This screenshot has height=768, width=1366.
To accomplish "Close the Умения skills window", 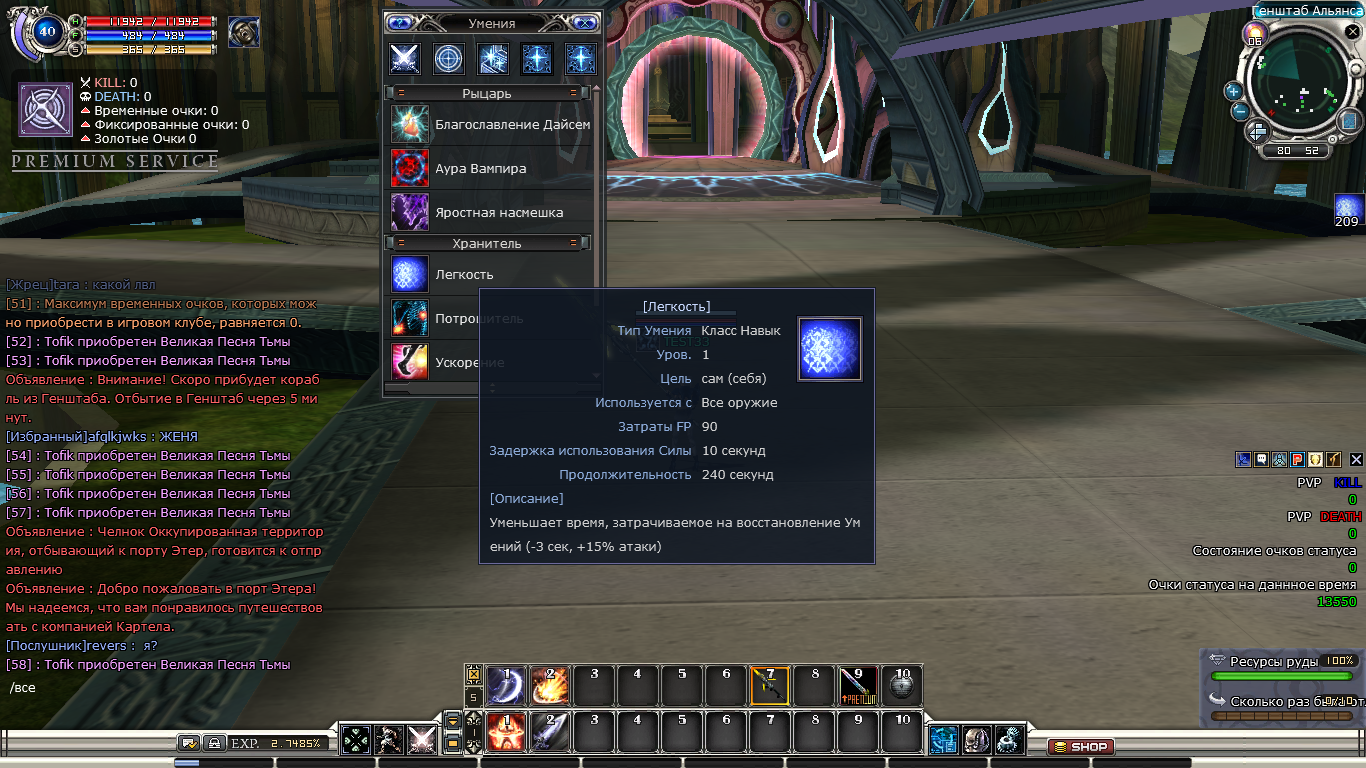I will tap(585, 23).
